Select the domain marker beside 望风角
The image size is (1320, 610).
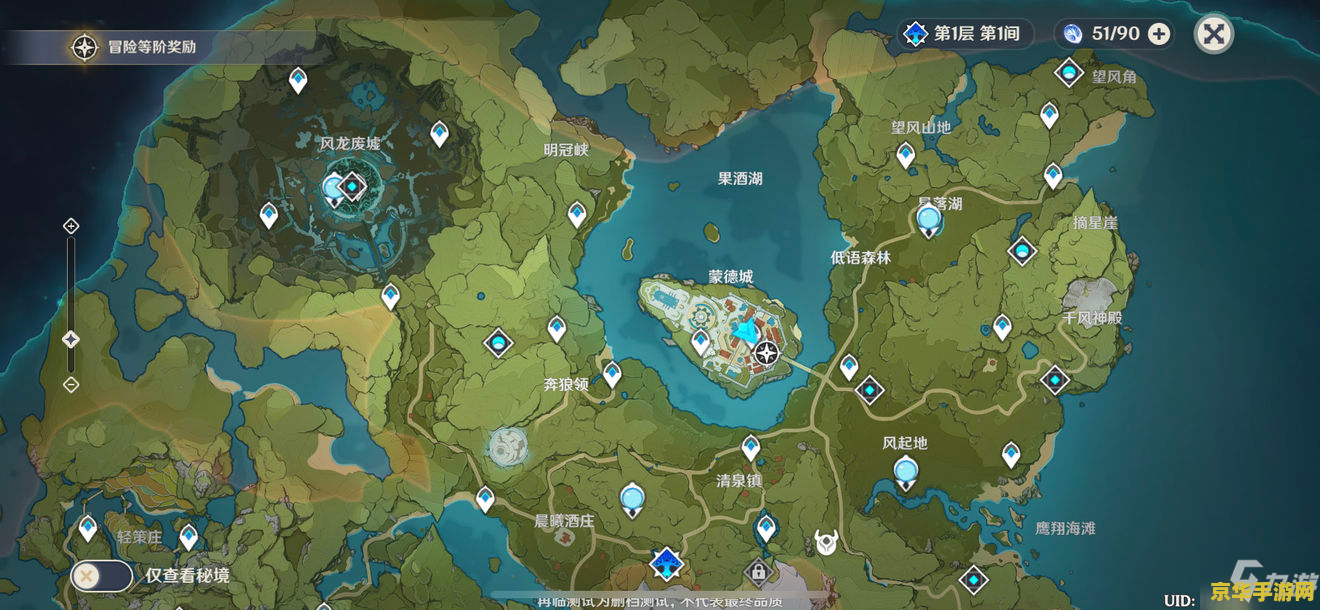1069,73
